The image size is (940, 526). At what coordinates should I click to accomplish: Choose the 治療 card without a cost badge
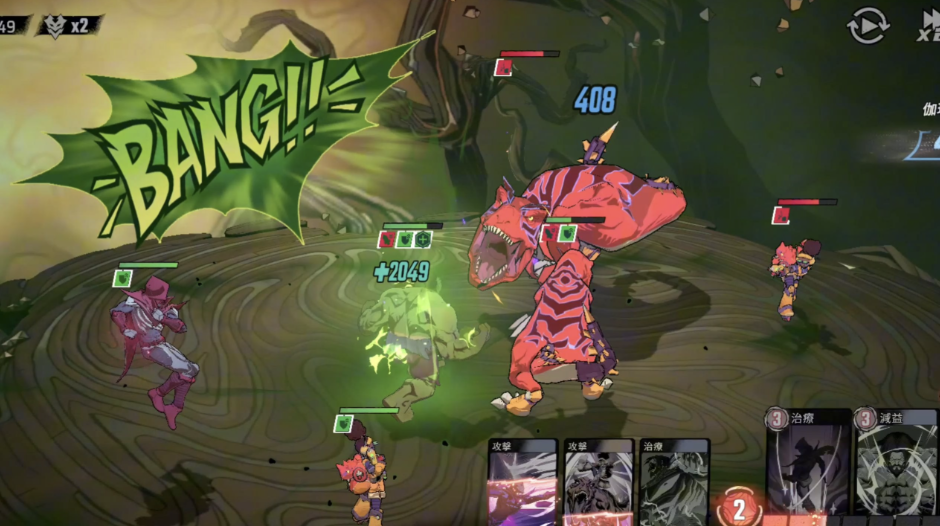674,484
